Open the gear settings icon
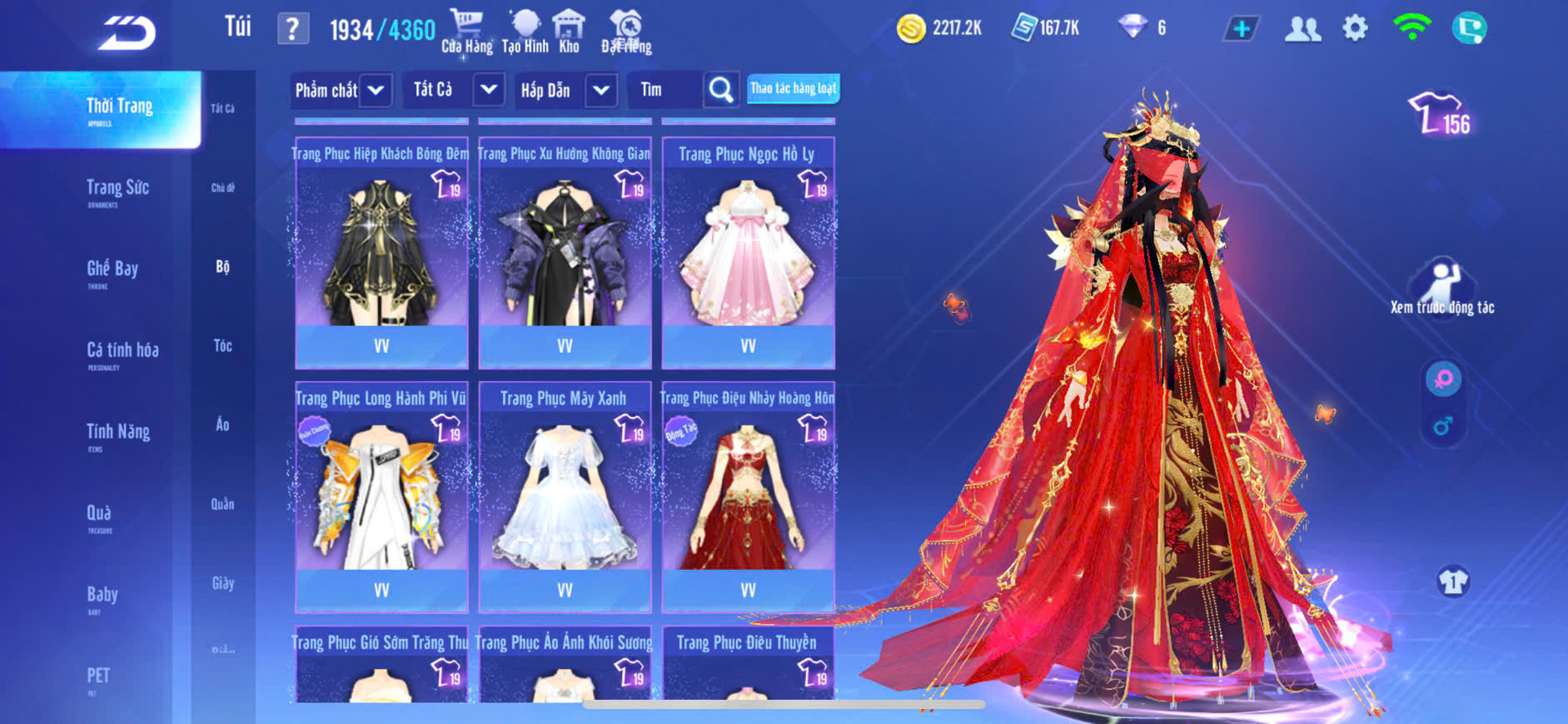The height and width of the screenshot is (724, 1568). (x=1355, y=29)
